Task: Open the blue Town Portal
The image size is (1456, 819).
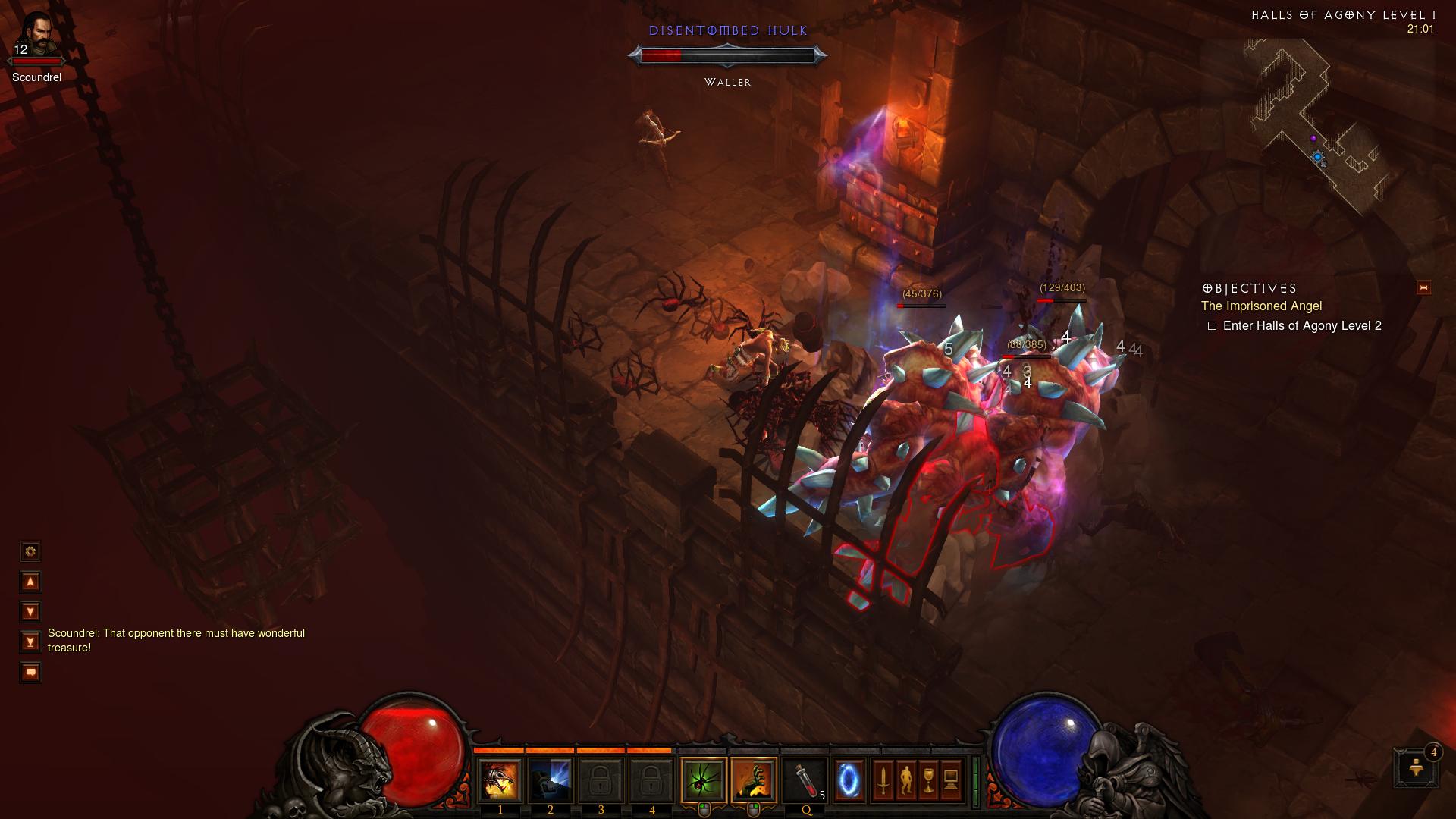Action: [x=849, y=780]
